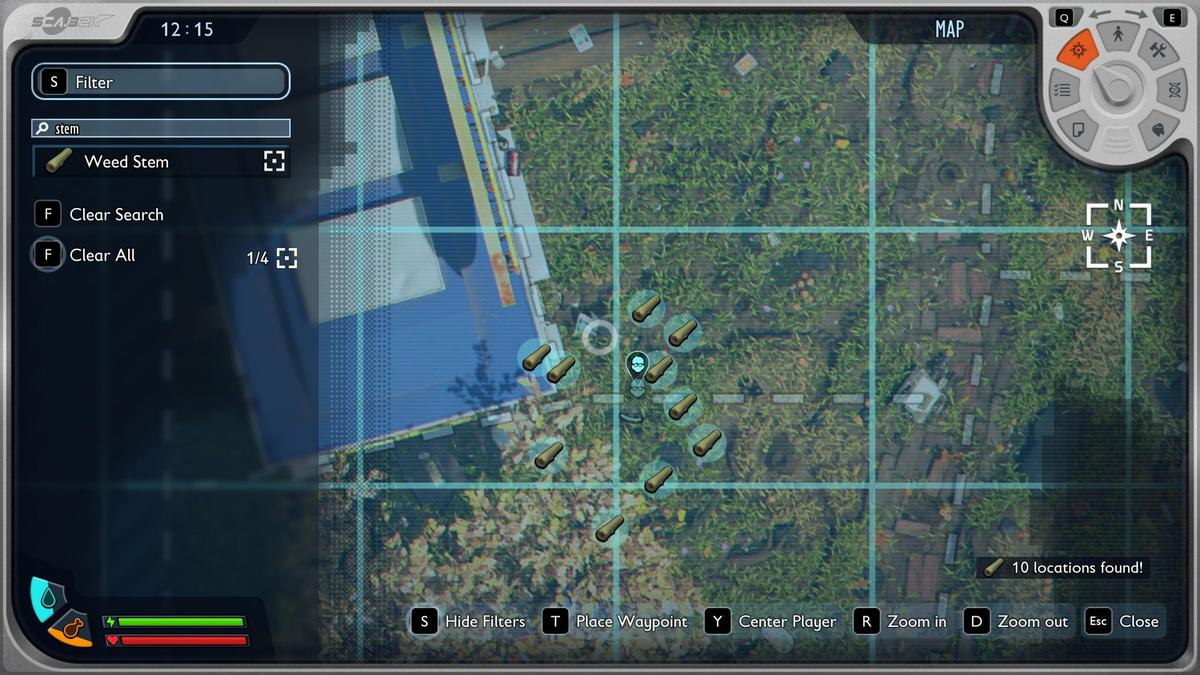The image size is (1200, 675).
Task: Select the orange map tab on the dial
Action: 1078,50
